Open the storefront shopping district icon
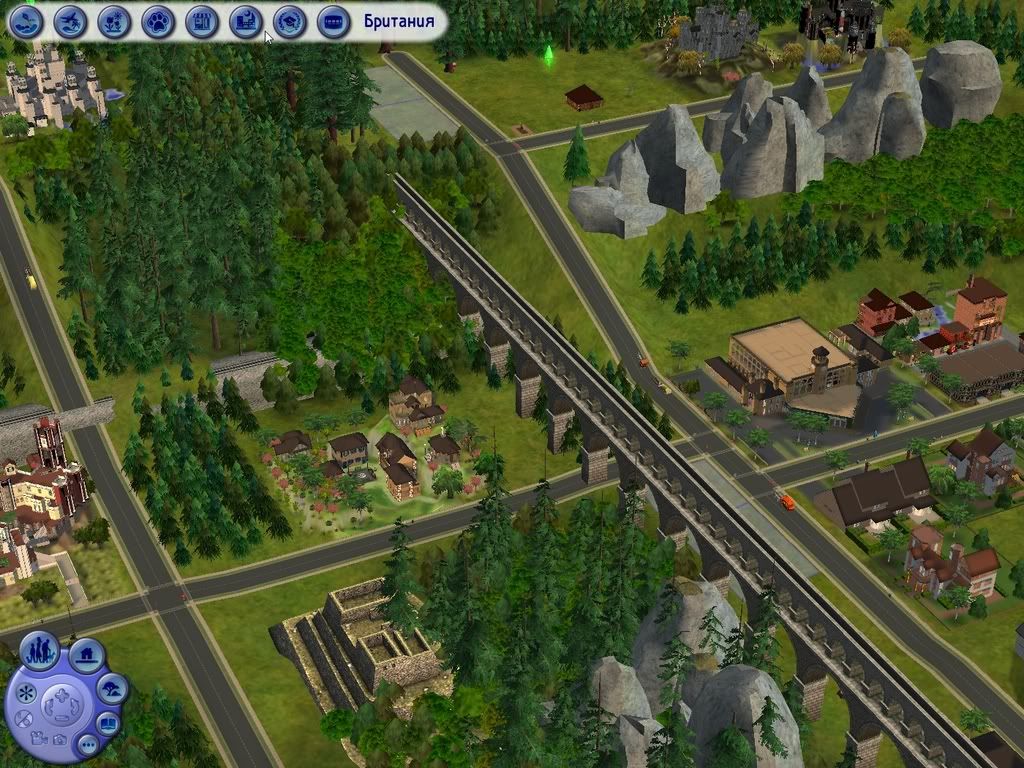Screen dimensions: 1024x768 coord(202,20)
